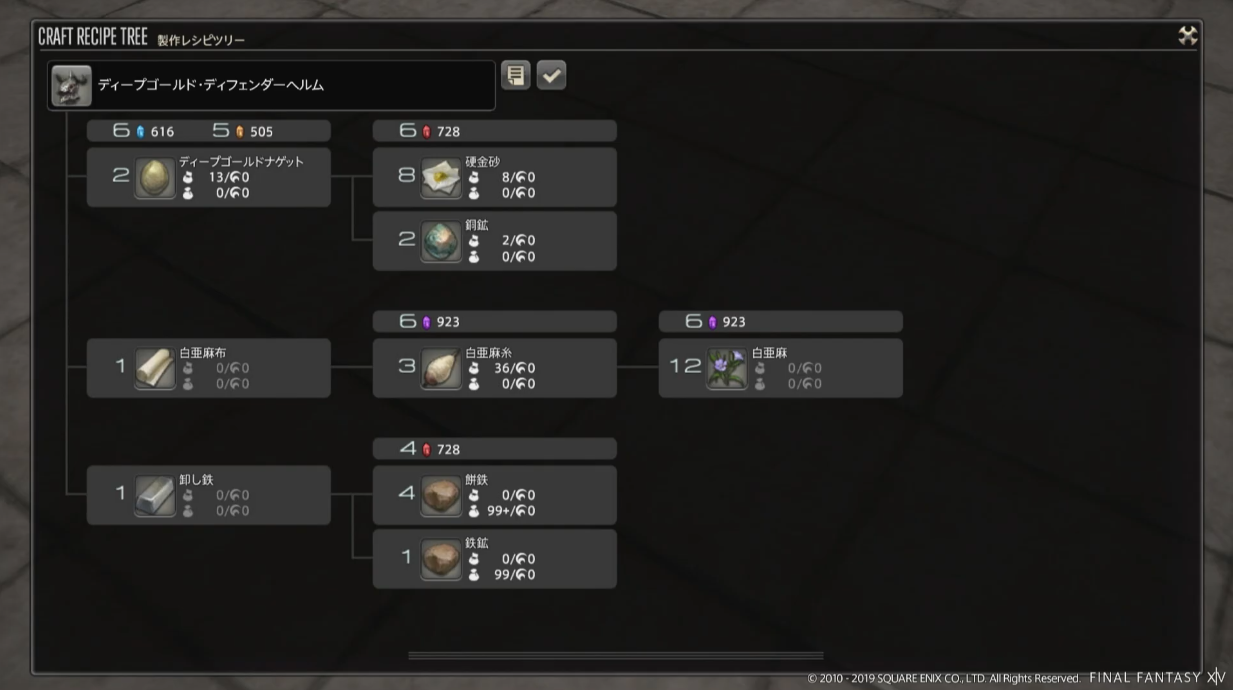Click the recipe list notepad button
Viewport: 1233px width, 690px height.
click(516, 75)
